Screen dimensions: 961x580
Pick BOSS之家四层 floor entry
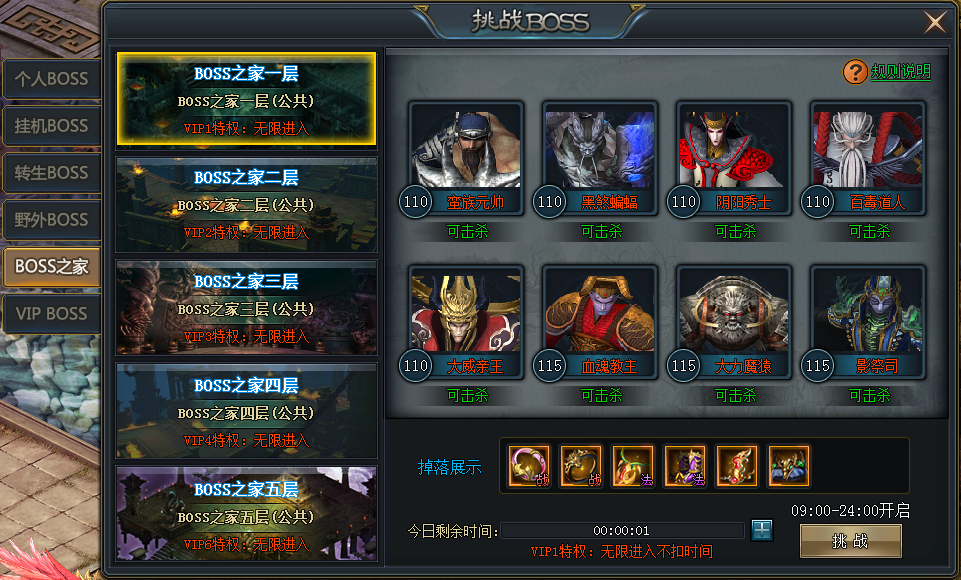[x=246, y=412]
